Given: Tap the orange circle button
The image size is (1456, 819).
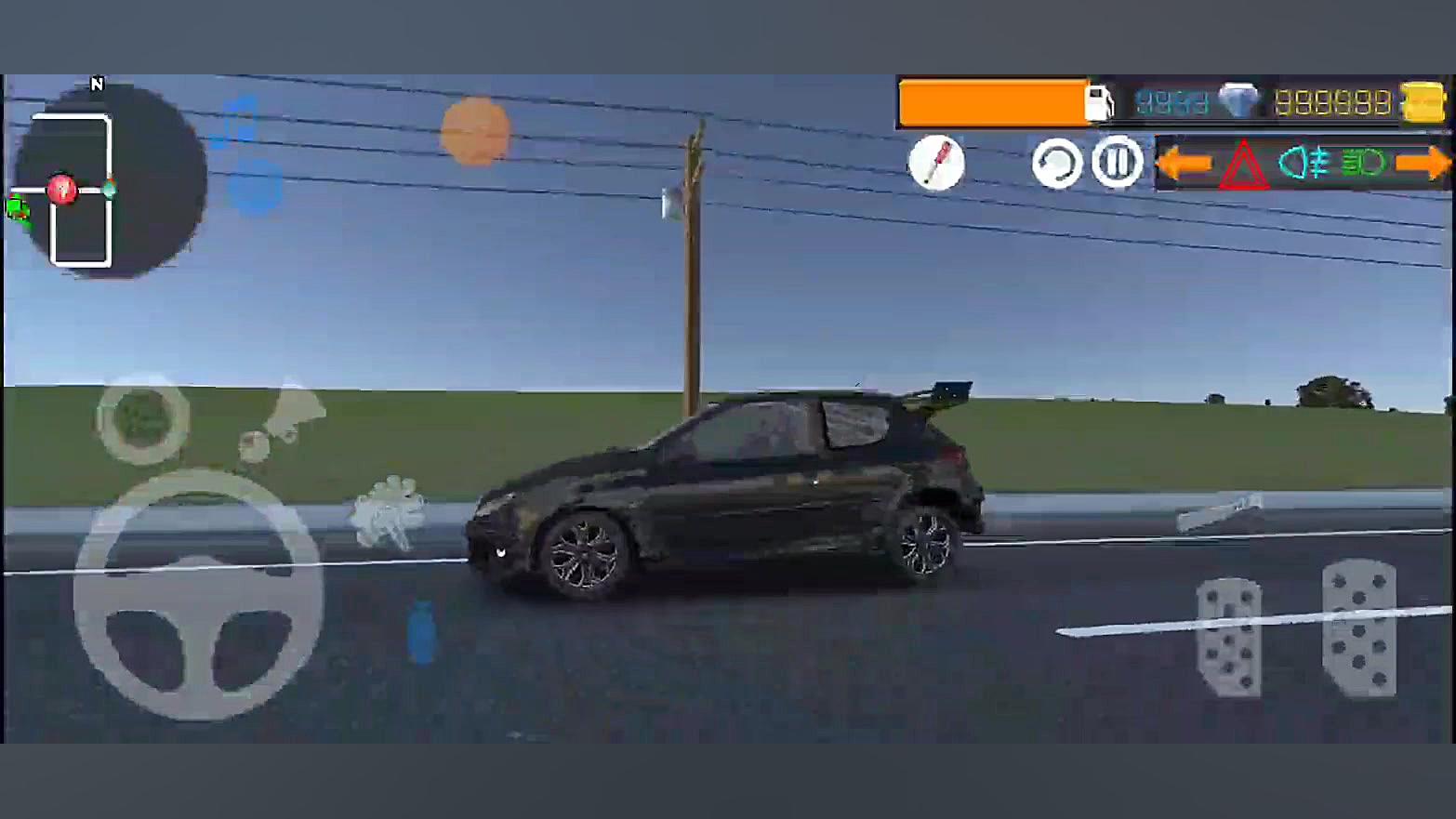Looking at the screenshot, I should 475,131.
